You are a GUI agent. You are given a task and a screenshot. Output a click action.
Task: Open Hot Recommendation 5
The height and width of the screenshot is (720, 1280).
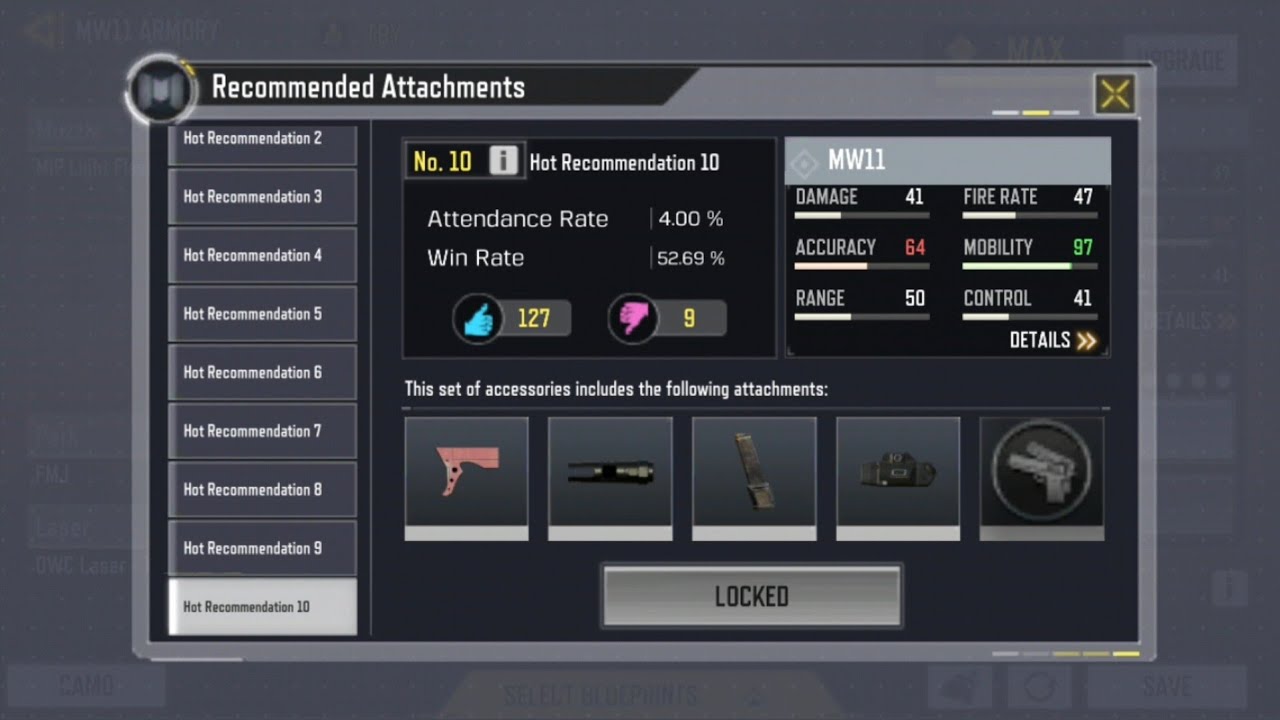tap(262, 314)
